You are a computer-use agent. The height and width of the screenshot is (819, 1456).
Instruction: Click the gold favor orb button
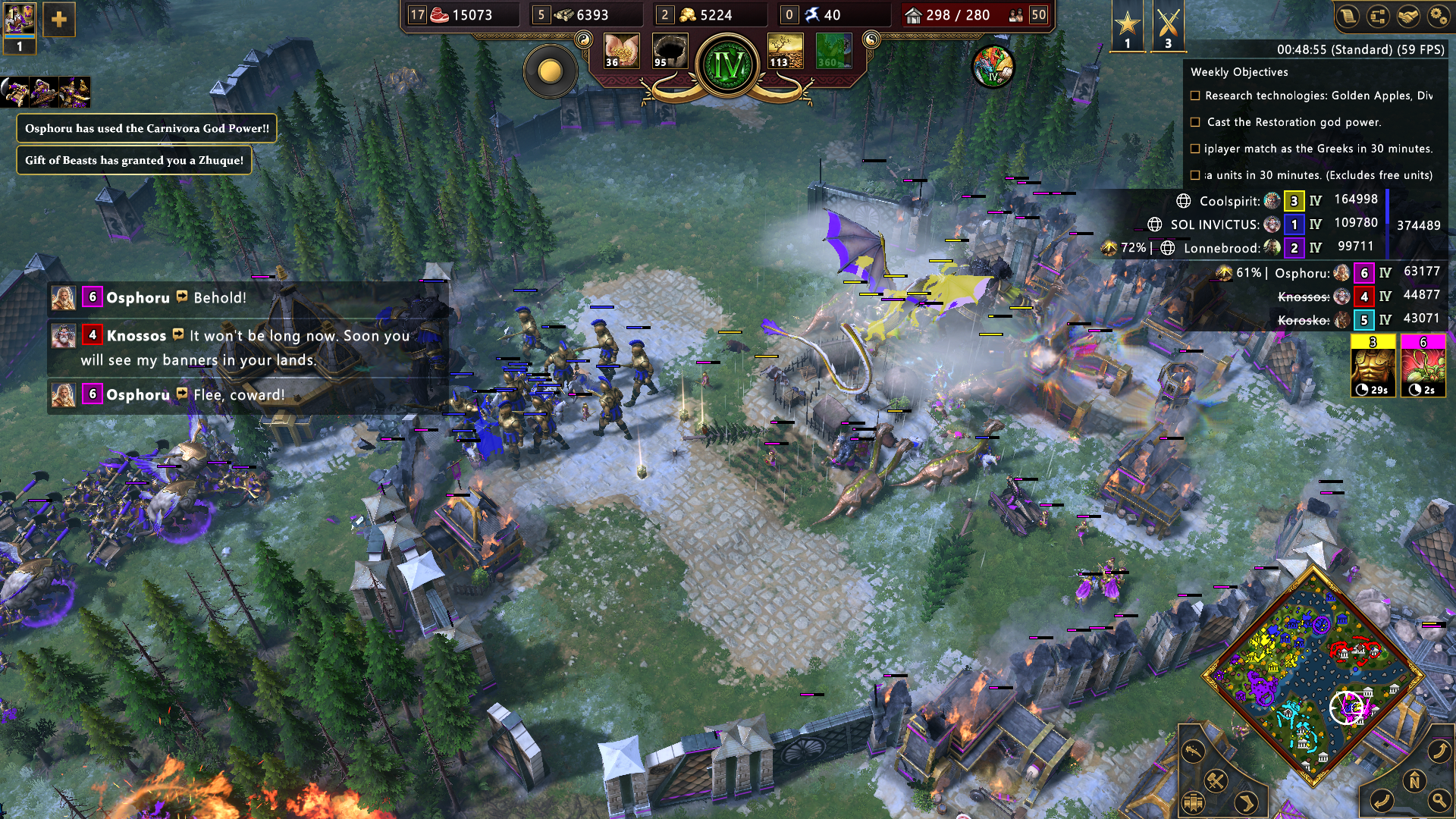(551, 72)
